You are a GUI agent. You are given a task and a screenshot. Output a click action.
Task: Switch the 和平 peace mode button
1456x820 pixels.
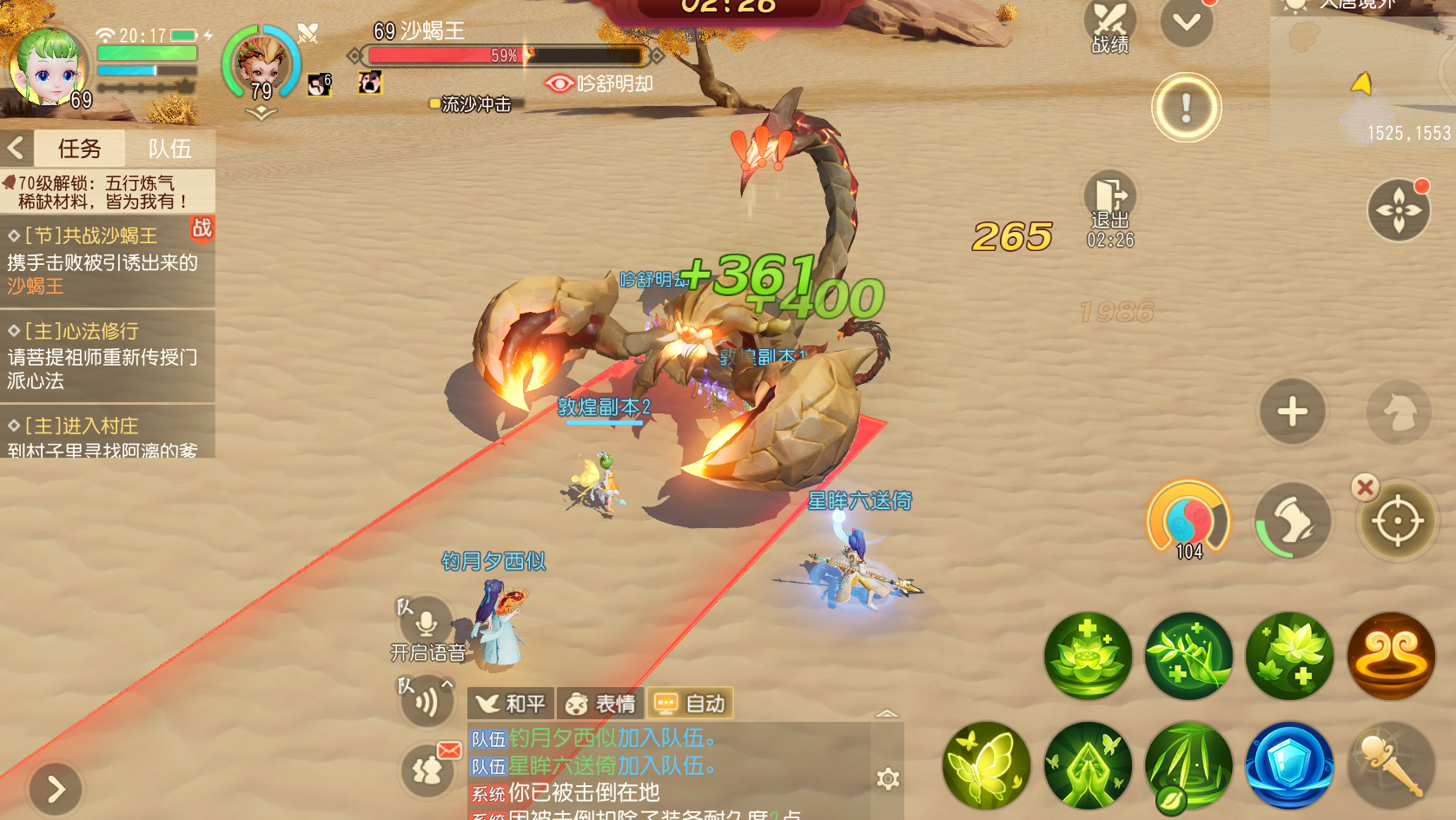pos(511,704)
